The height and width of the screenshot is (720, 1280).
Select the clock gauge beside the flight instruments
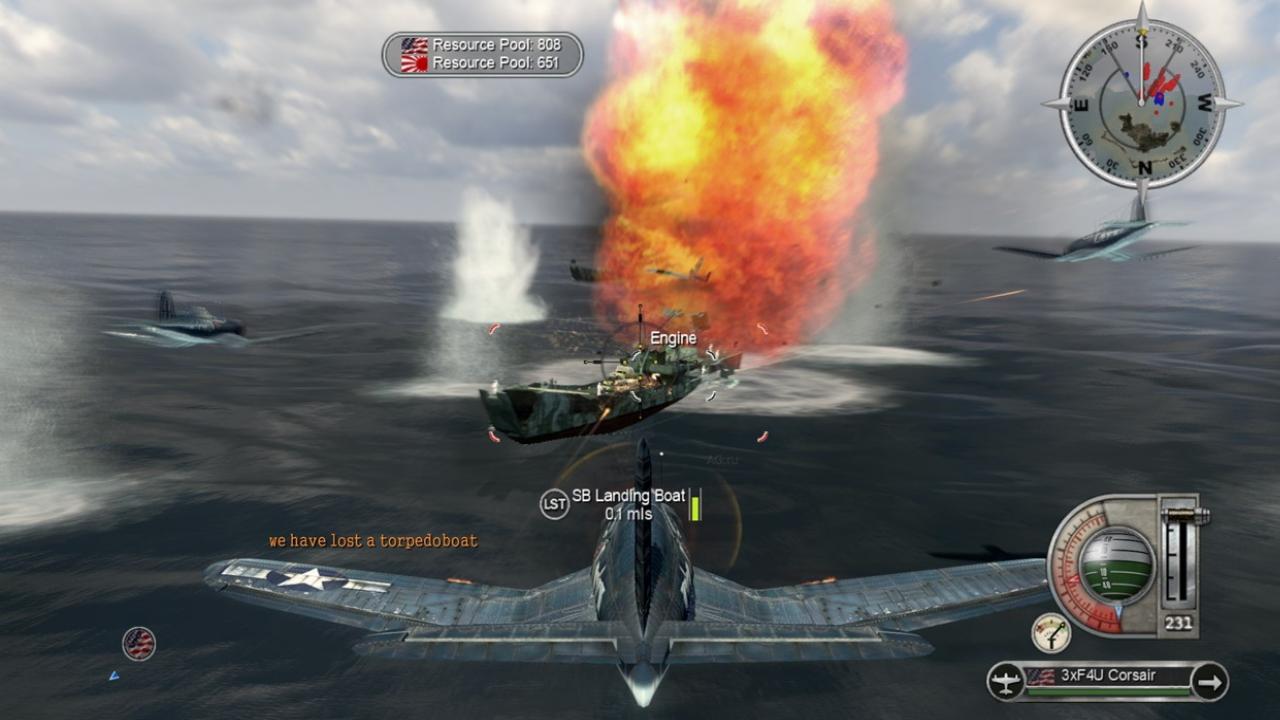click(1053, 634)
